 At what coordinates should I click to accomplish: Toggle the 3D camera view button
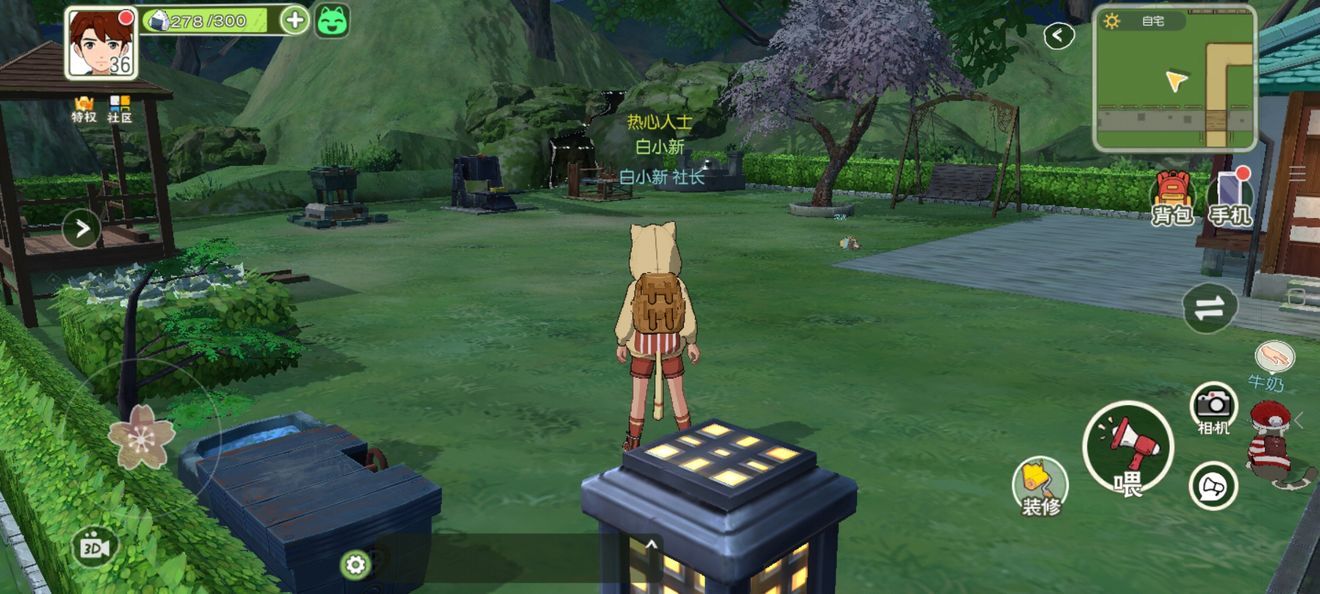(96, 547)
